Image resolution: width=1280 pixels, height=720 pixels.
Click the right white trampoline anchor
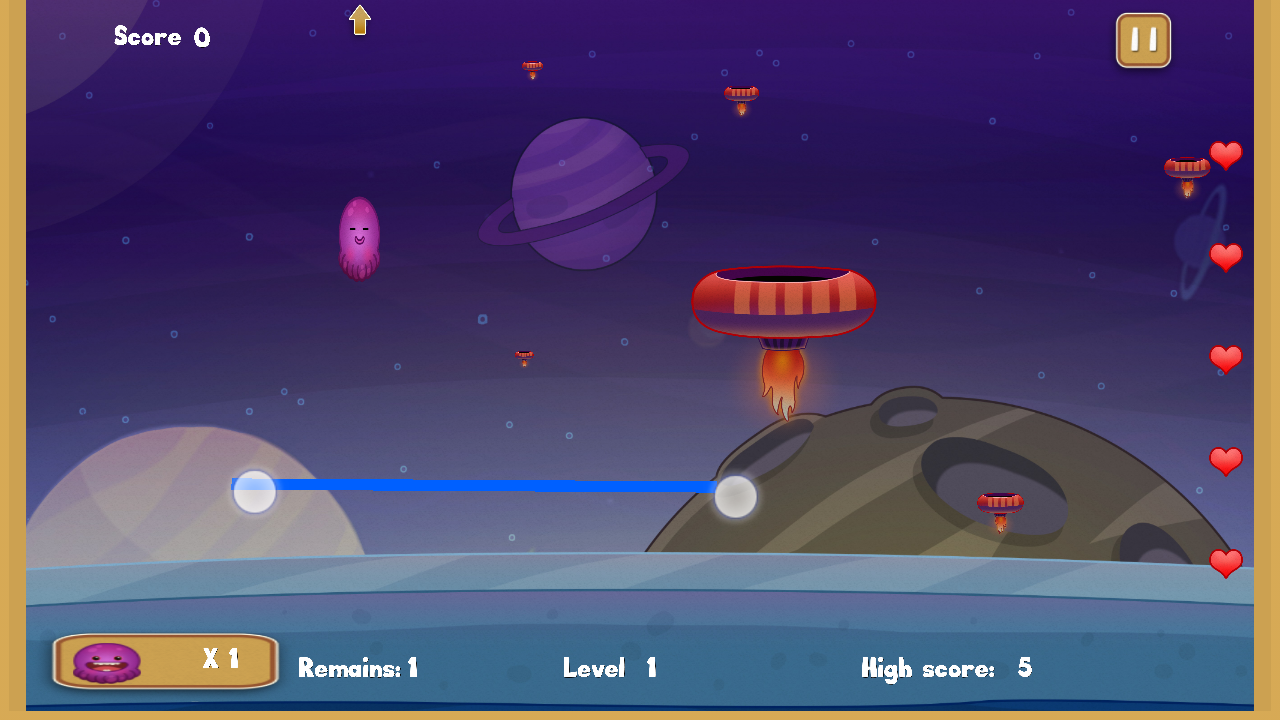coord(736,497)
